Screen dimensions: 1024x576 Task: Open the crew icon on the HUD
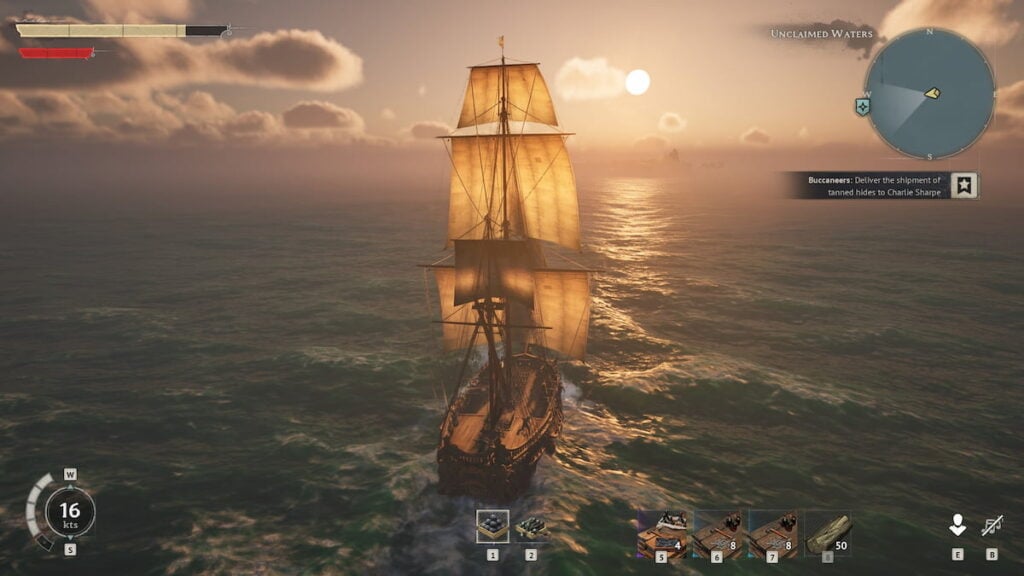pos(957,525)
